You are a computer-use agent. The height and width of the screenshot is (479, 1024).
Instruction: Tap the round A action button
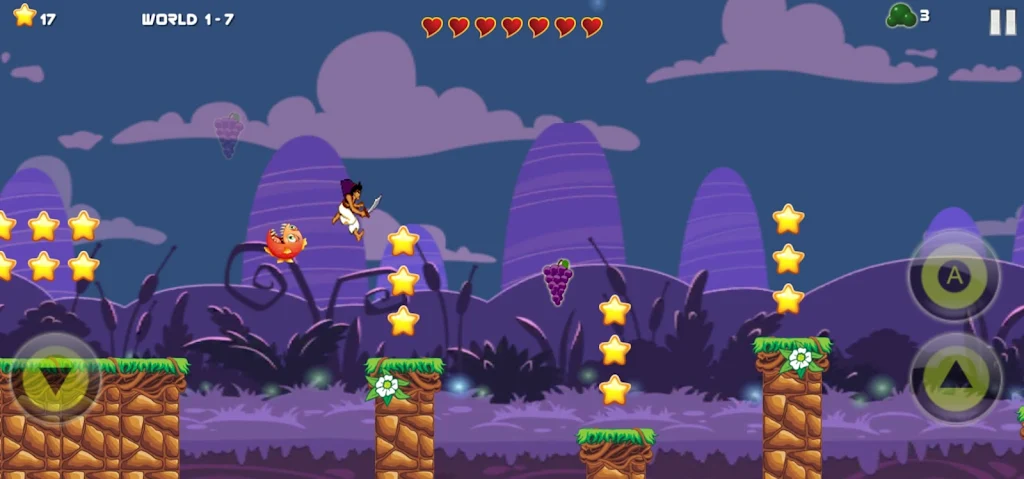pyautogui.click(x=954, y=276)
